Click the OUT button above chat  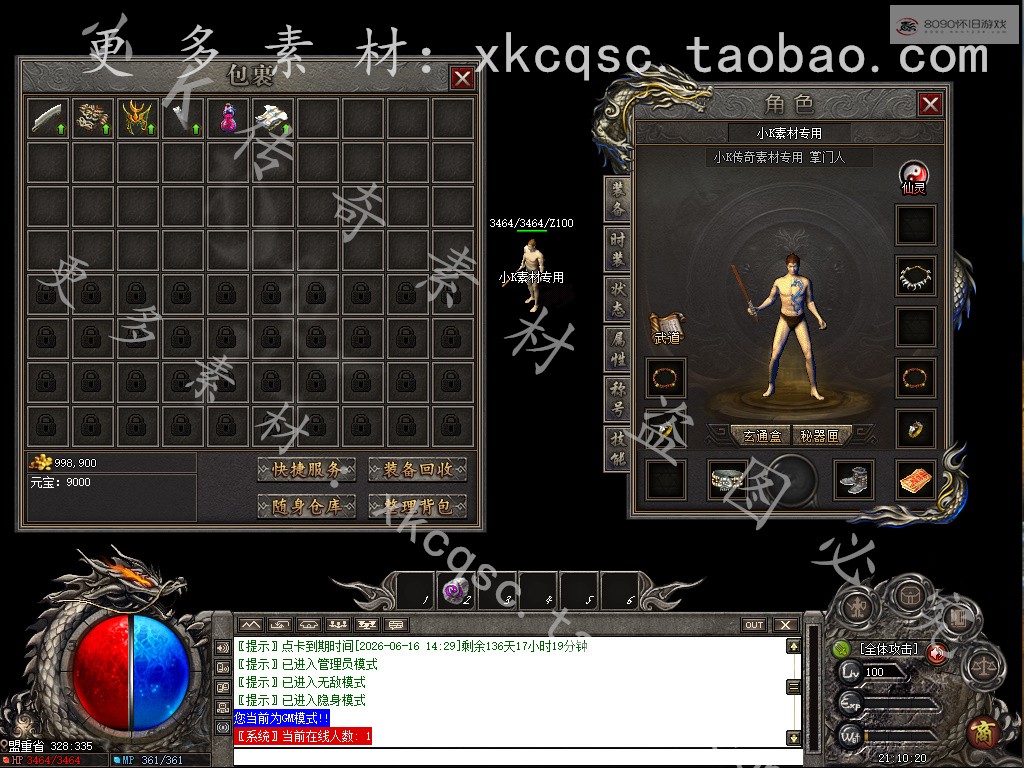754,625
